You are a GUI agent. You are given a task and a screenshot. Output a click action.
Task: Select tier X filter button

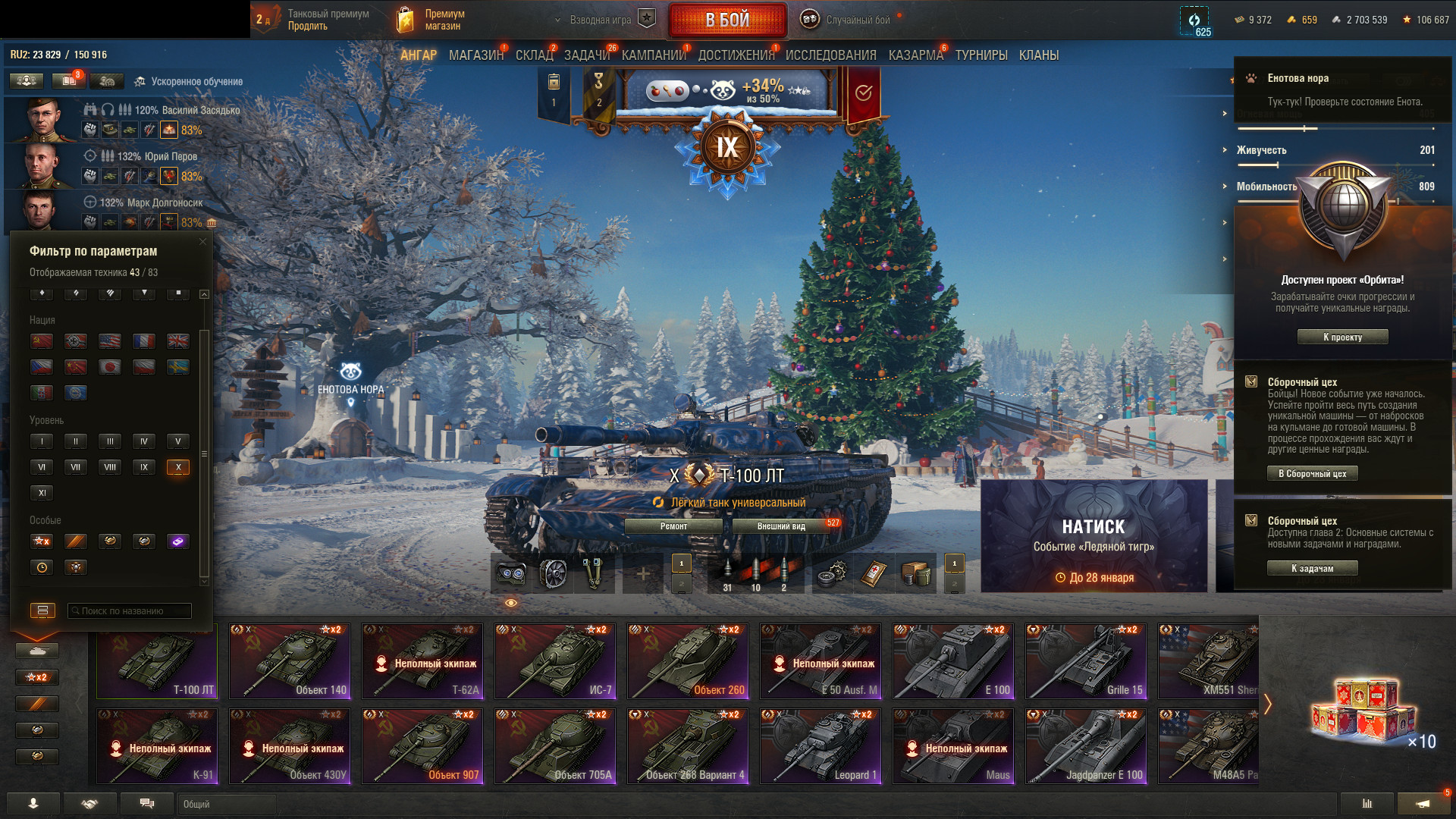click(177, 467)
